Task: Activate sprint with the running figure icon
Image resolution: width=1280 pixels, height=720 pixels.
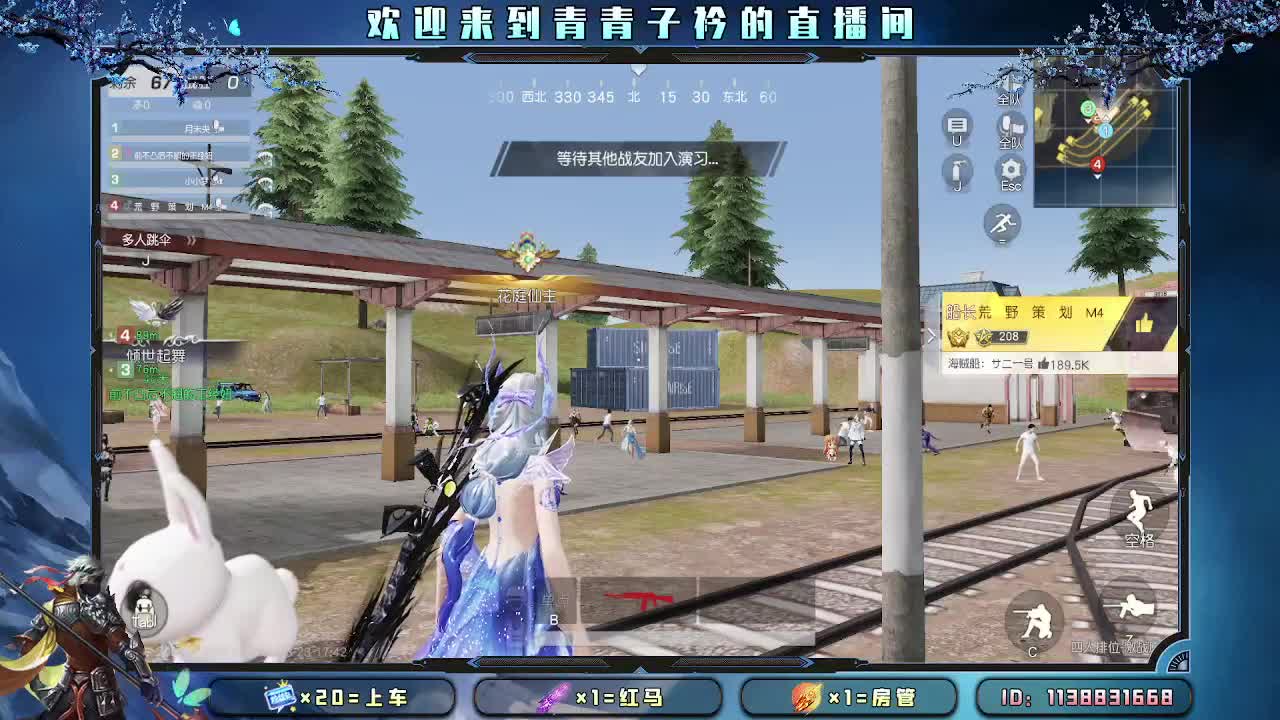Action: (x=1002, y=224)
